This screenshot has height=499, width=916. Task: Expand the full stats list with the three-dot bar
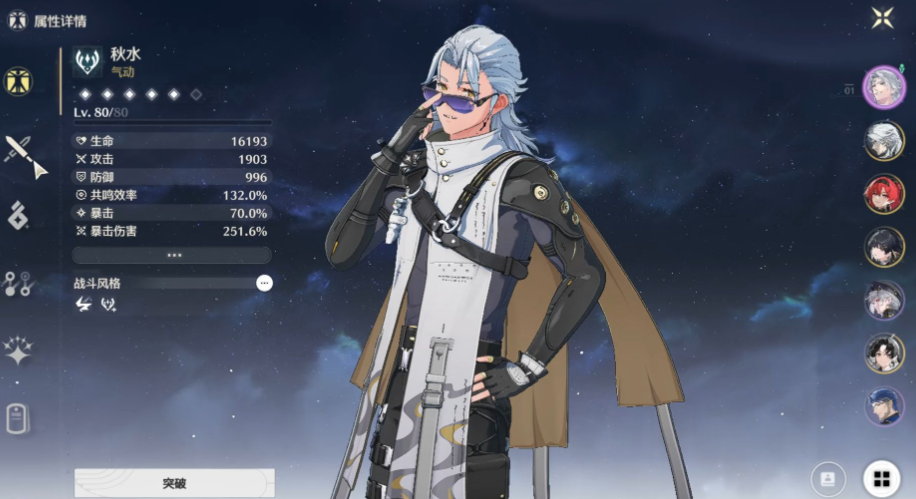[173, 255]
